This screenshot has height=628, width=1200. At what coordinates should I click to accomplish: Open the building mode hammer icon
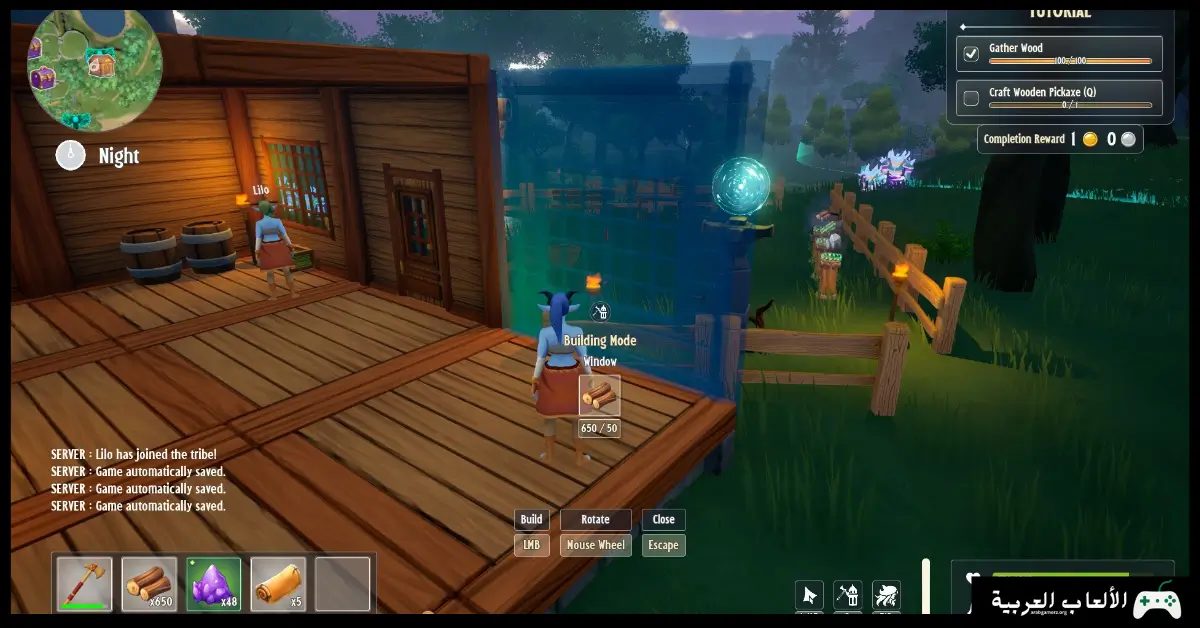[x=848, y=595]
